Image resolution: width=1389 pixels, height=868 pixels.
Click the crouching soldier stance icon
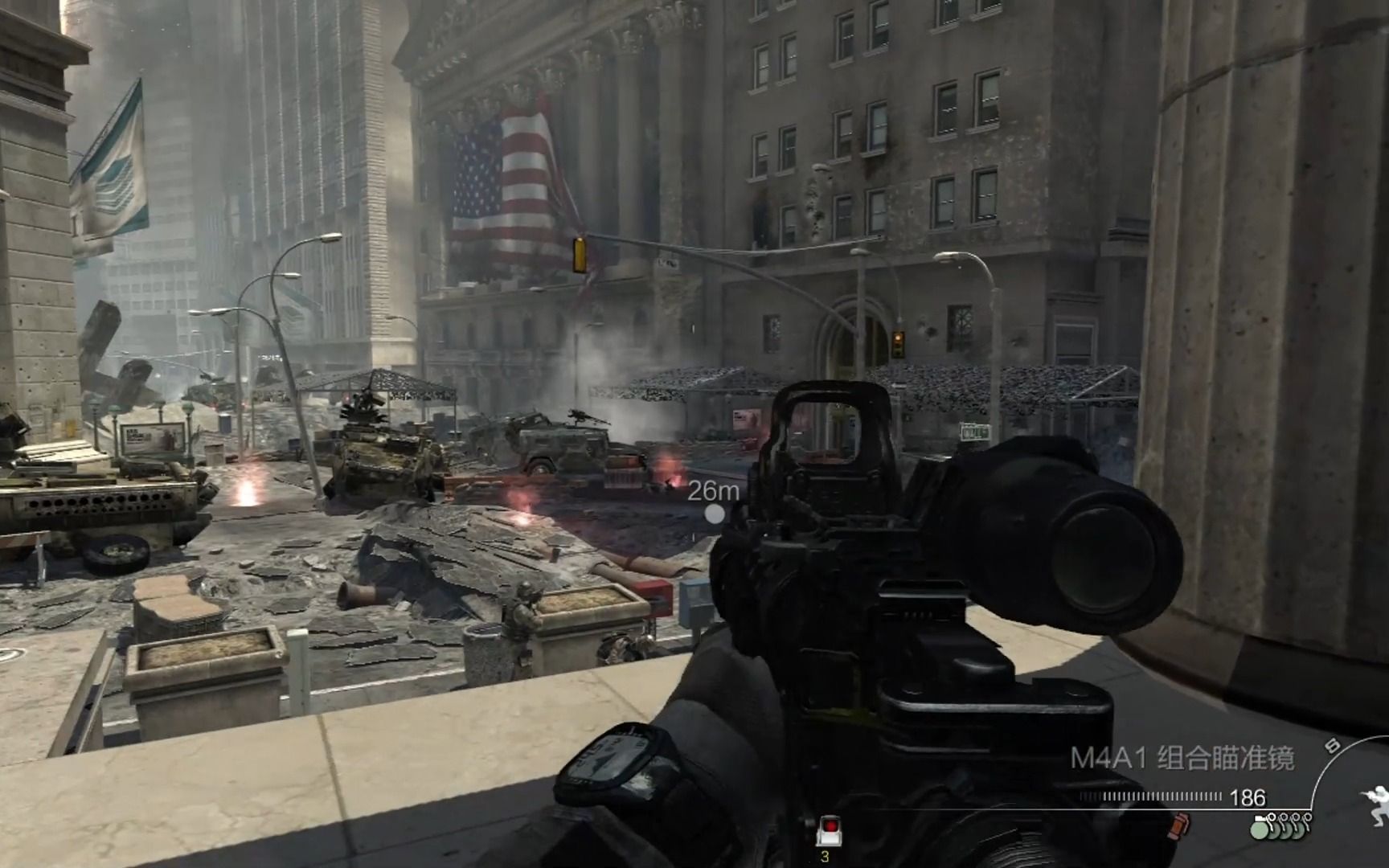[1375, 803]
